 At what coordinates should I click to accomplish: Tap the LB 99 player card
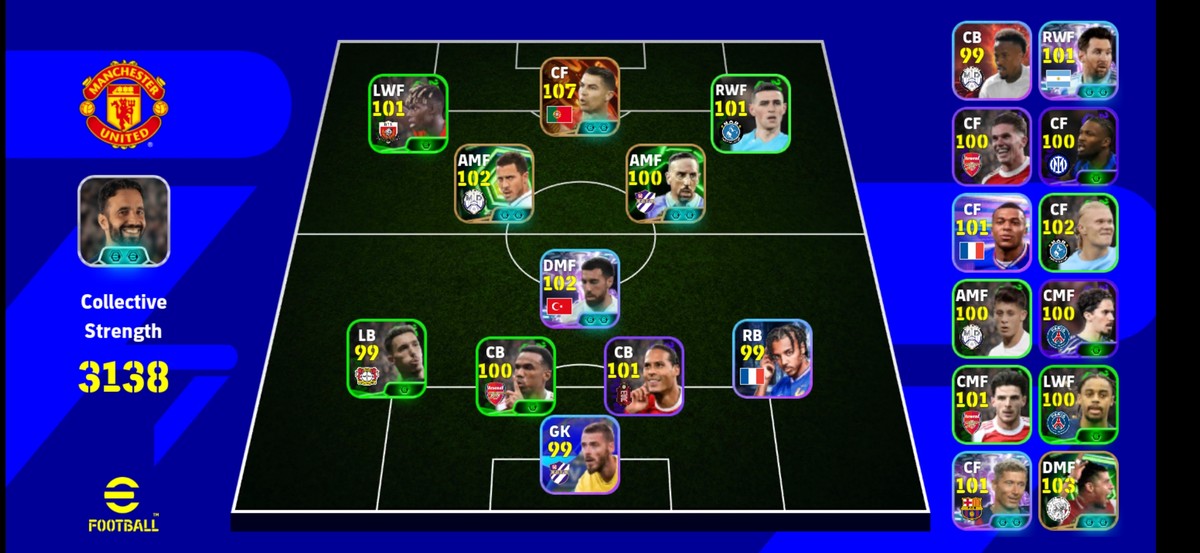tap(386, 358)
